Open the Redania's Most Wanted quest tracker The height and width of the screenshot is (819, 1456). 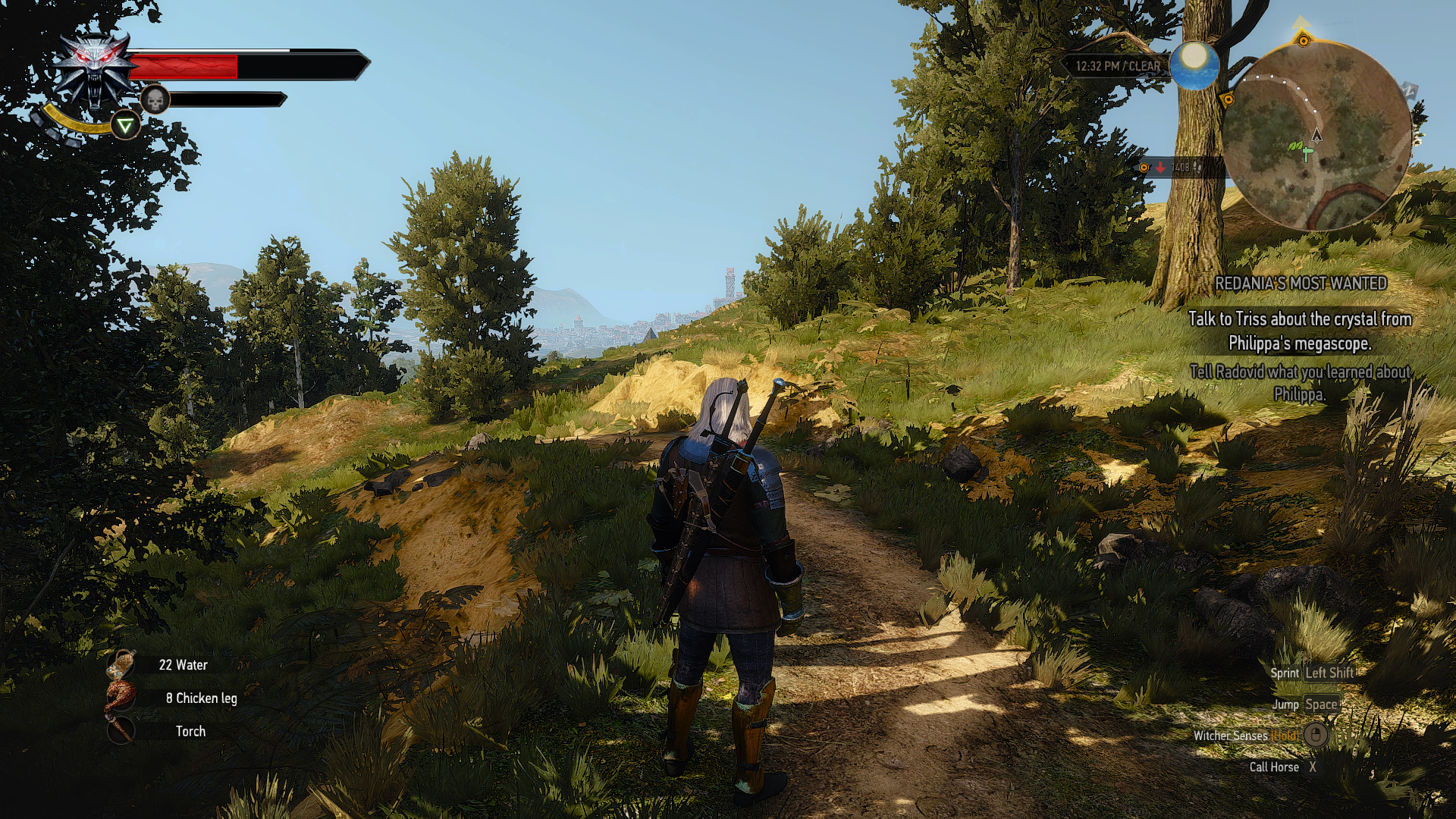(x=1301, y=284)
